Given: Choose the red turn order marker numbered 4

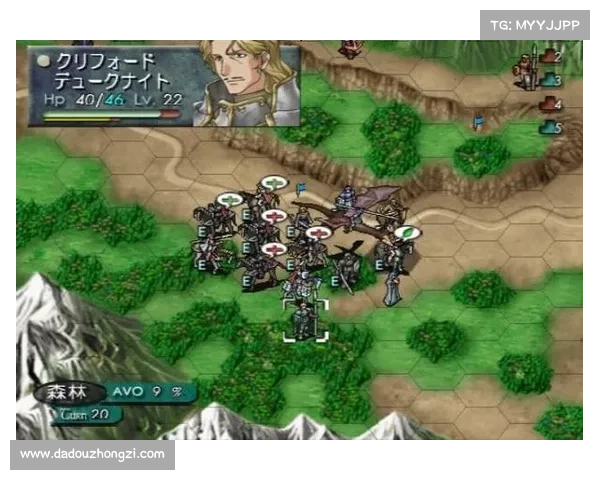Looking at the screenshot, I should coord(549,104).
